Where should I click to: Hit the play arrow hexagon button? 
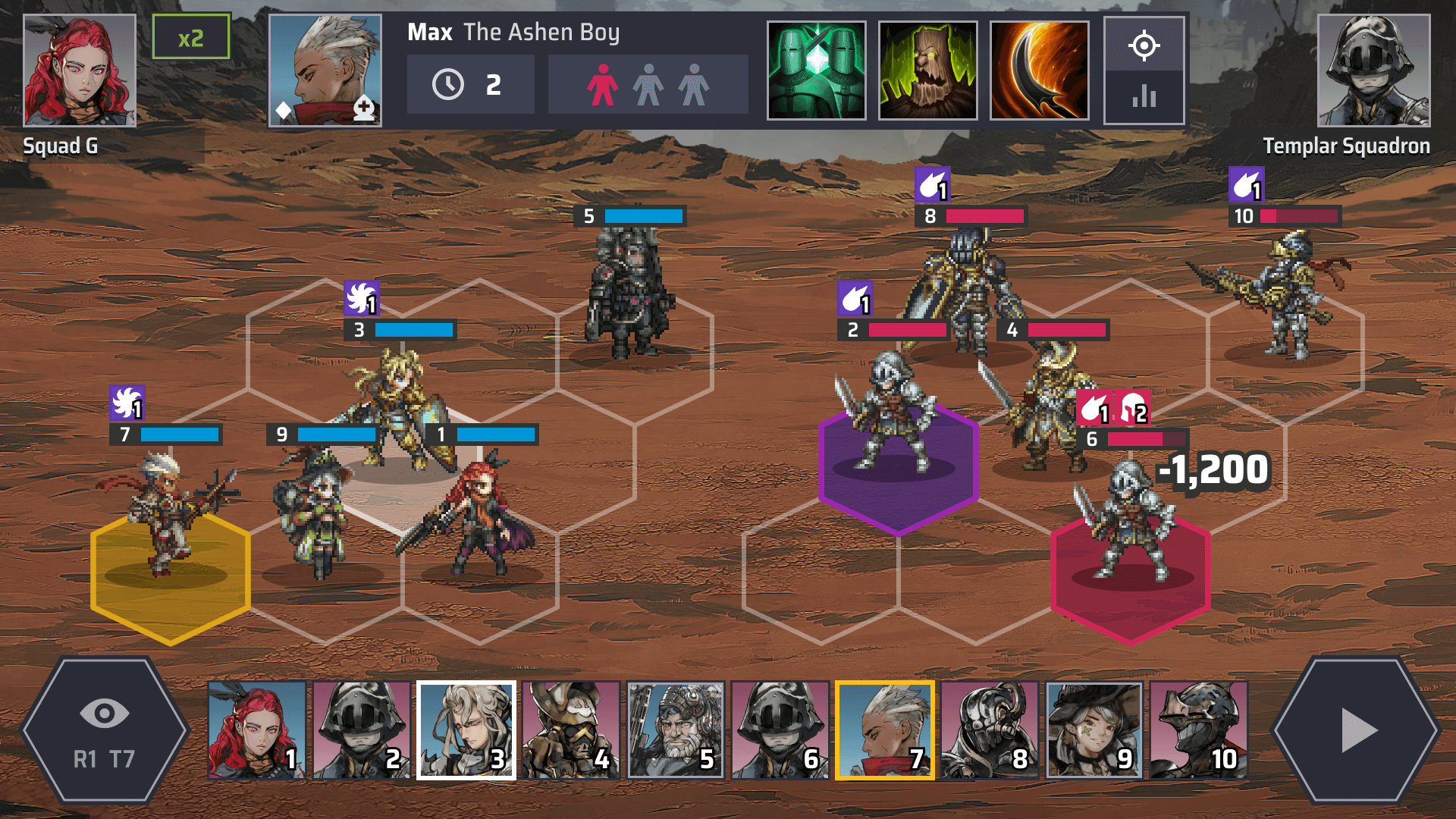1357,731
